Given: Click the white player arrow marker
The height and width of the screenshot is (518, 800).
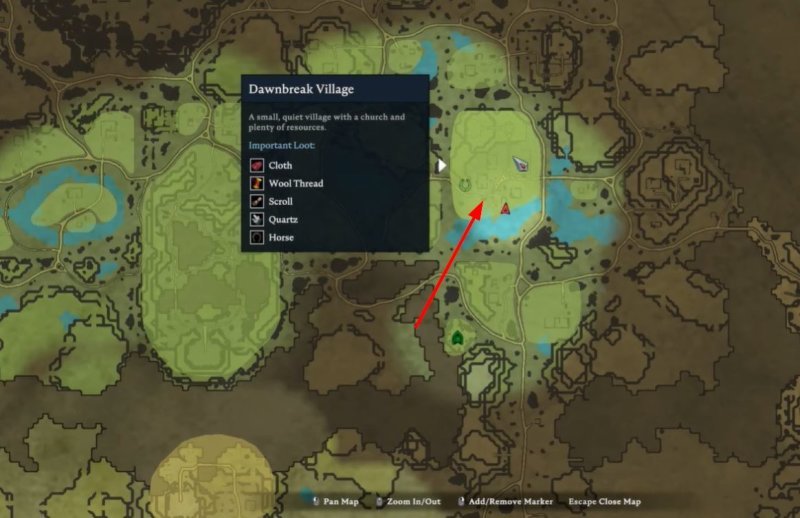Looking at the screenshot, I should [x=522, y=164].
